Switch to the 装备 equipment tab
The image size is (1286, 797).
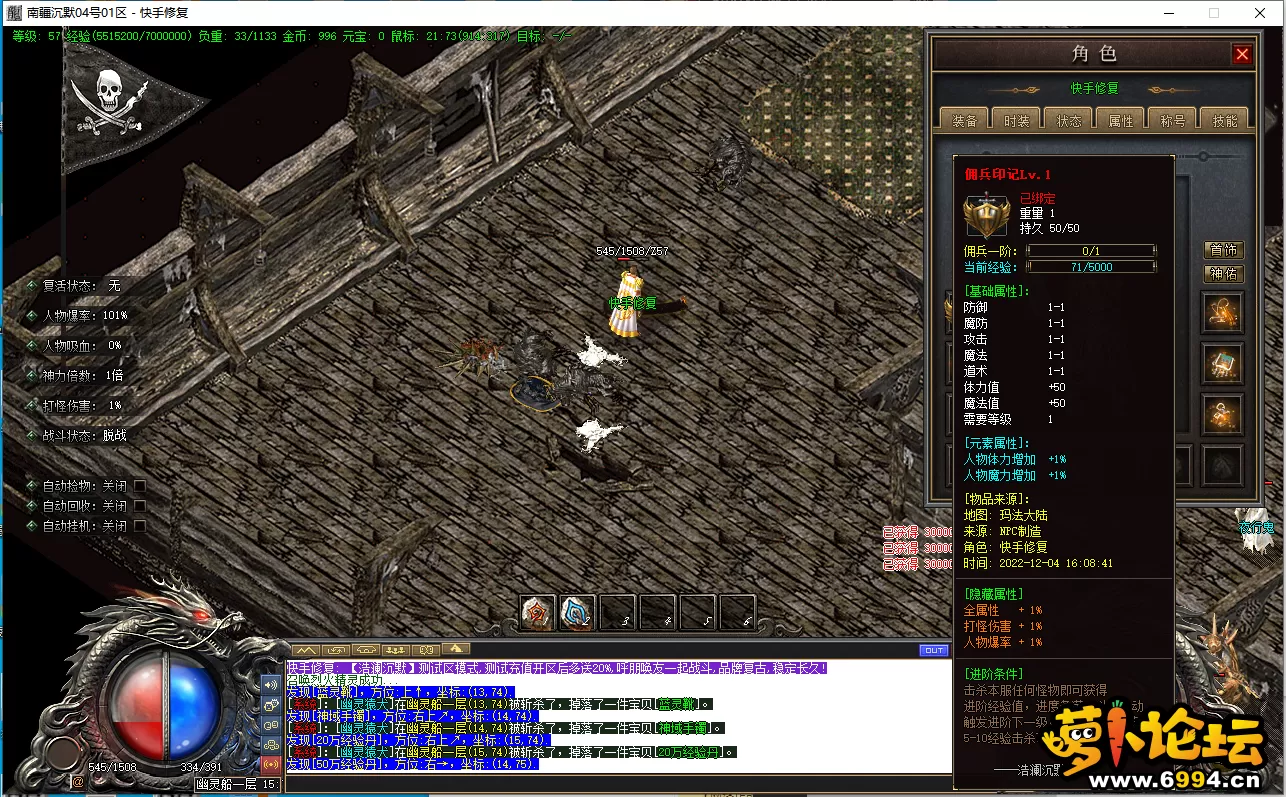coord(964,120)
